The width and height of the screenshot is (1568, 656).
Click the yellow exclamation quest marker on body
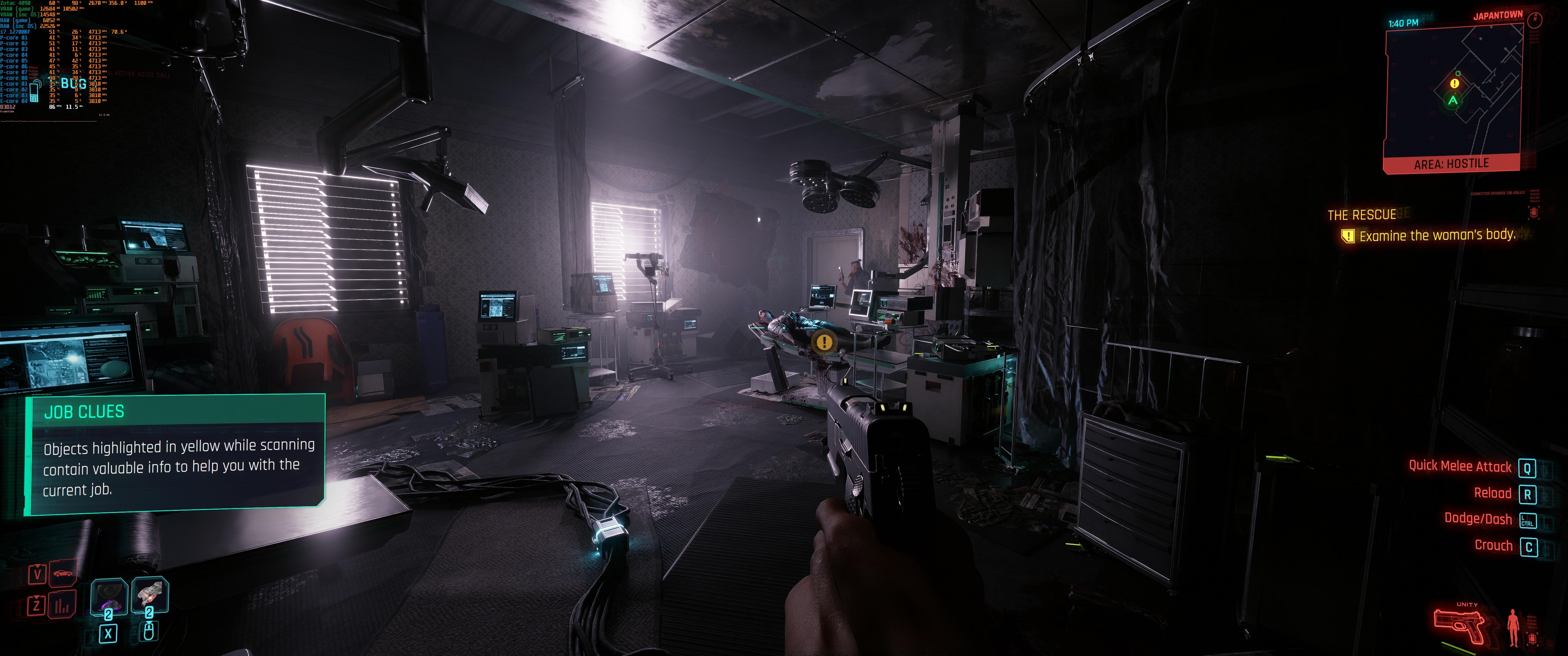click(824, 342)
